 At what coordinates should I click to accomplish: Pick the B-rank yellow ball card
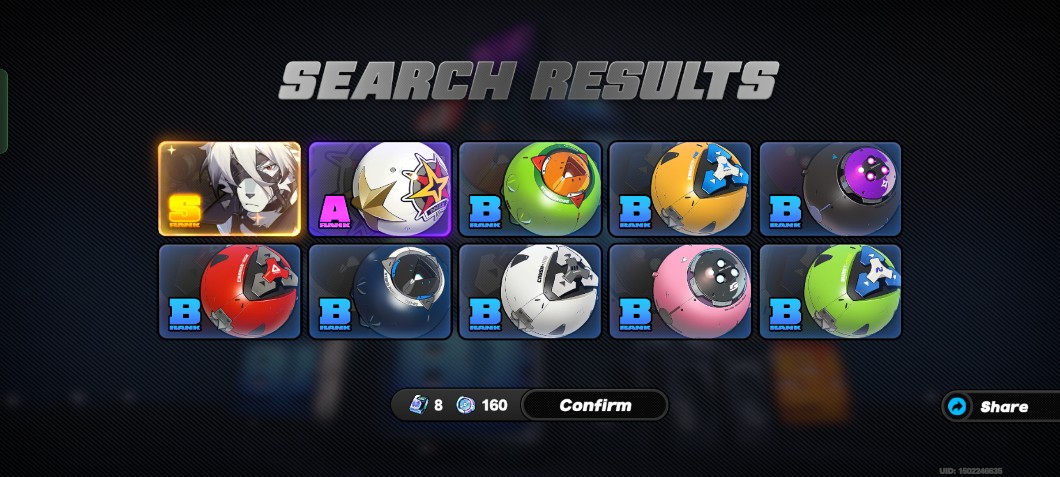click(x=680, y=189)
